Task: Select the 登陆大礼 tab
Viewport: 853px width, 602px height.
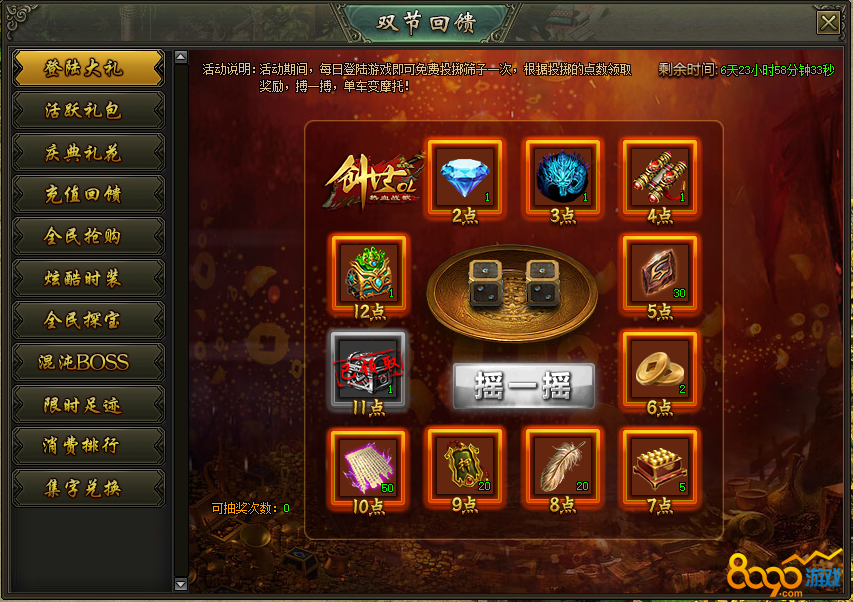Action: [88, 68]
